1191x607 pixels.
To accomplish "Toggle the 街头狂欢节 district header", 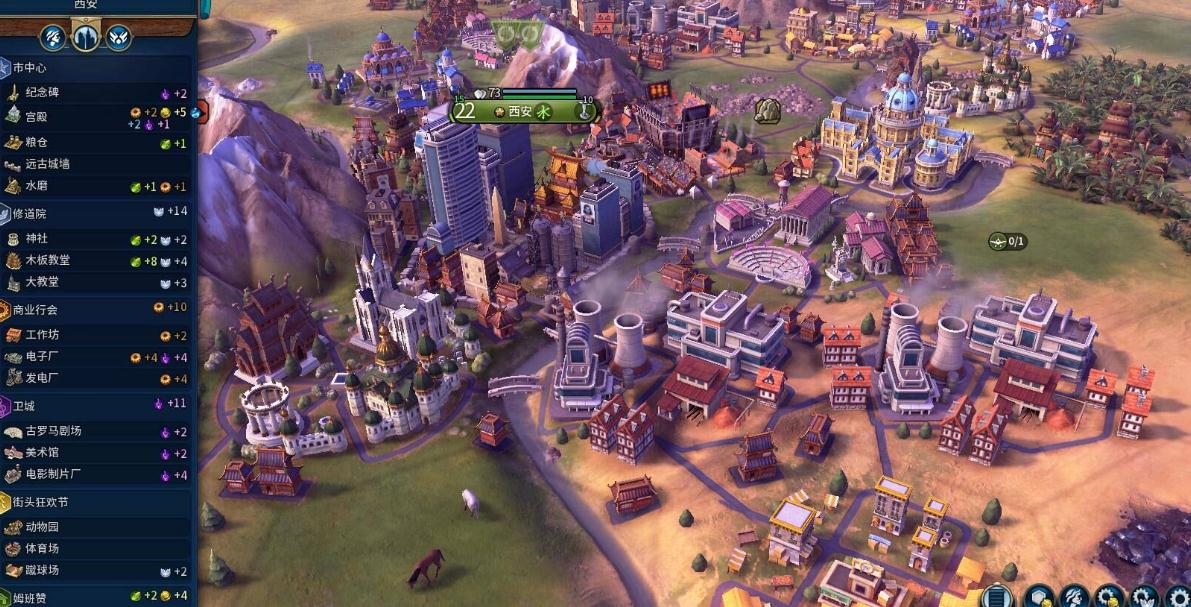I will pyautogui.click(x=42, y=502).
